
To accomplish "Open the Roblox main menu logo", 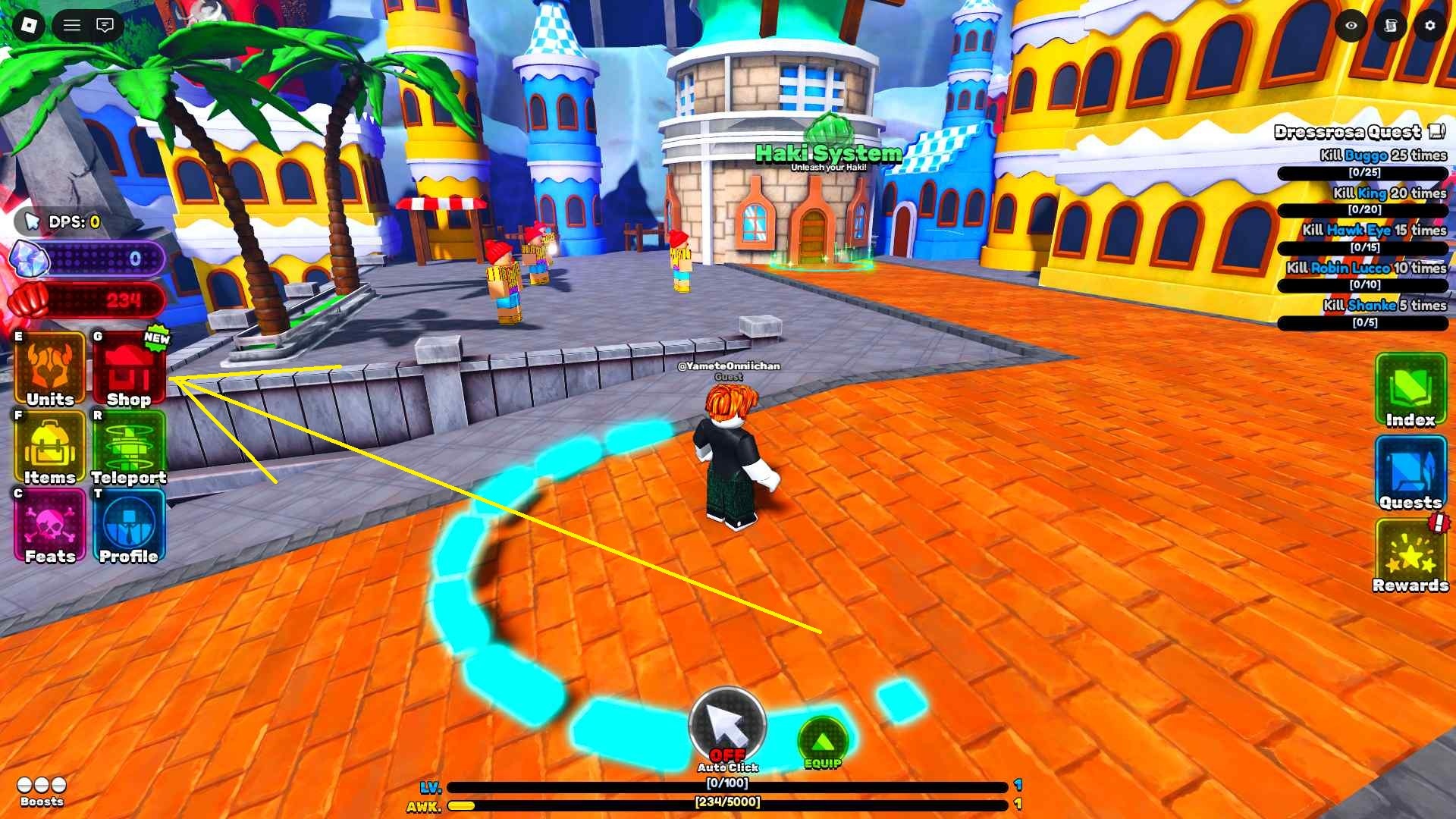I will click(x=29, y=26).
